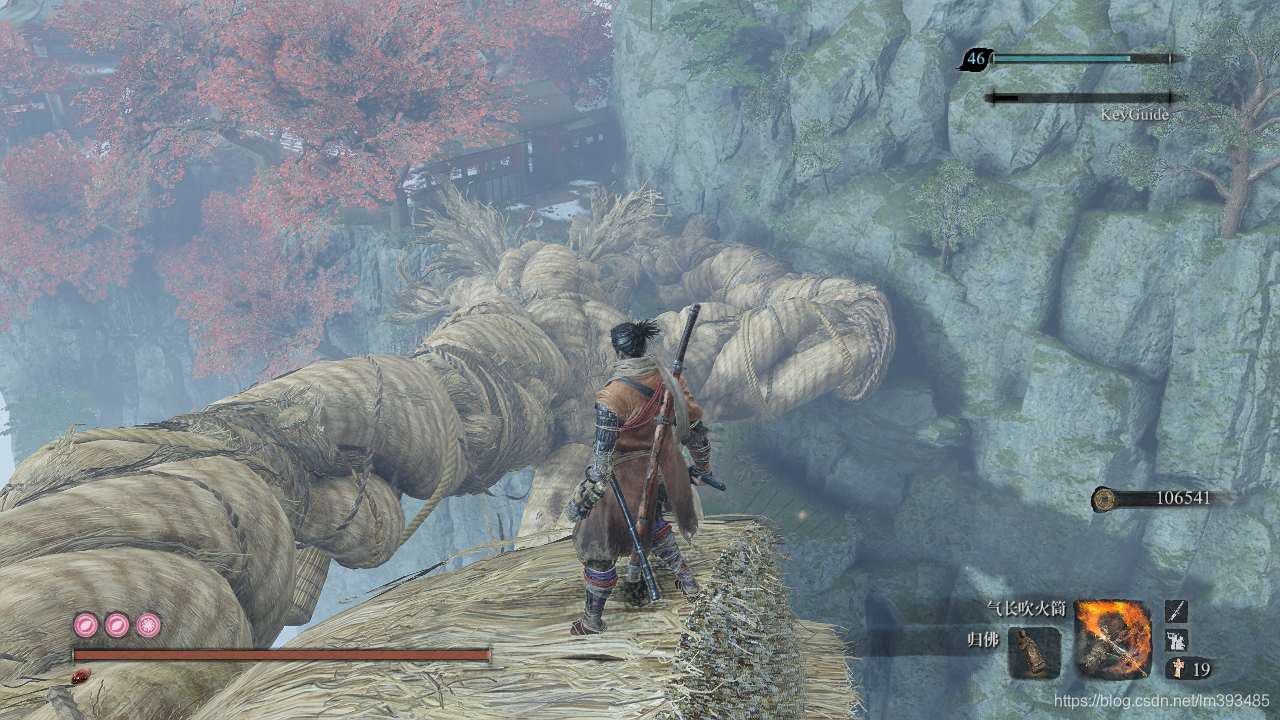Image resolution: width=1280 pixels, height=720 pixels.
Task: Select the white figure silhouette icon
Action: point(1177,640)
